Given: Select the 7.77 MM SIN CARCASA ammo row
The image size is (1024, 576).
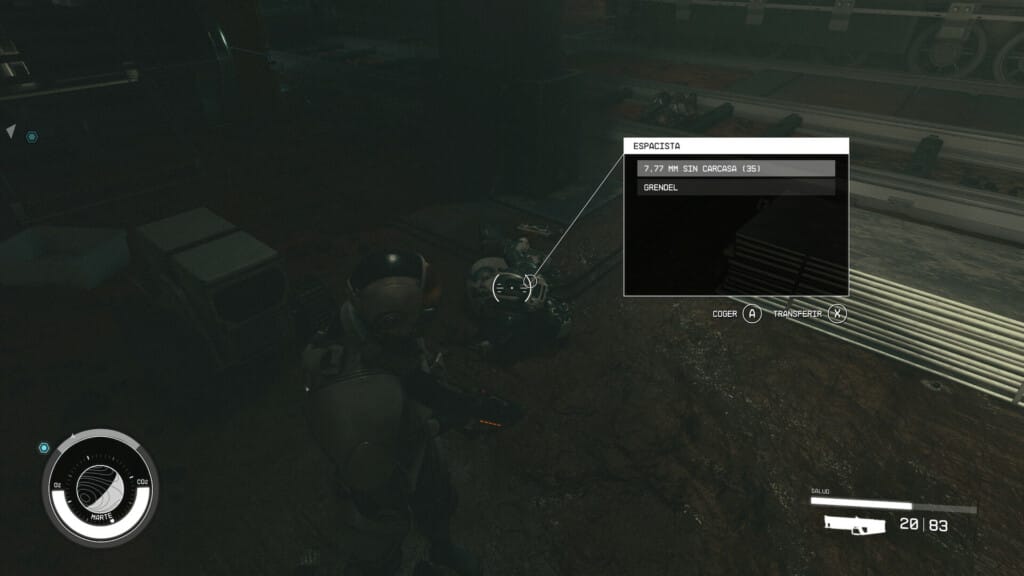Looking at the screenshot, I should (736, 168).
